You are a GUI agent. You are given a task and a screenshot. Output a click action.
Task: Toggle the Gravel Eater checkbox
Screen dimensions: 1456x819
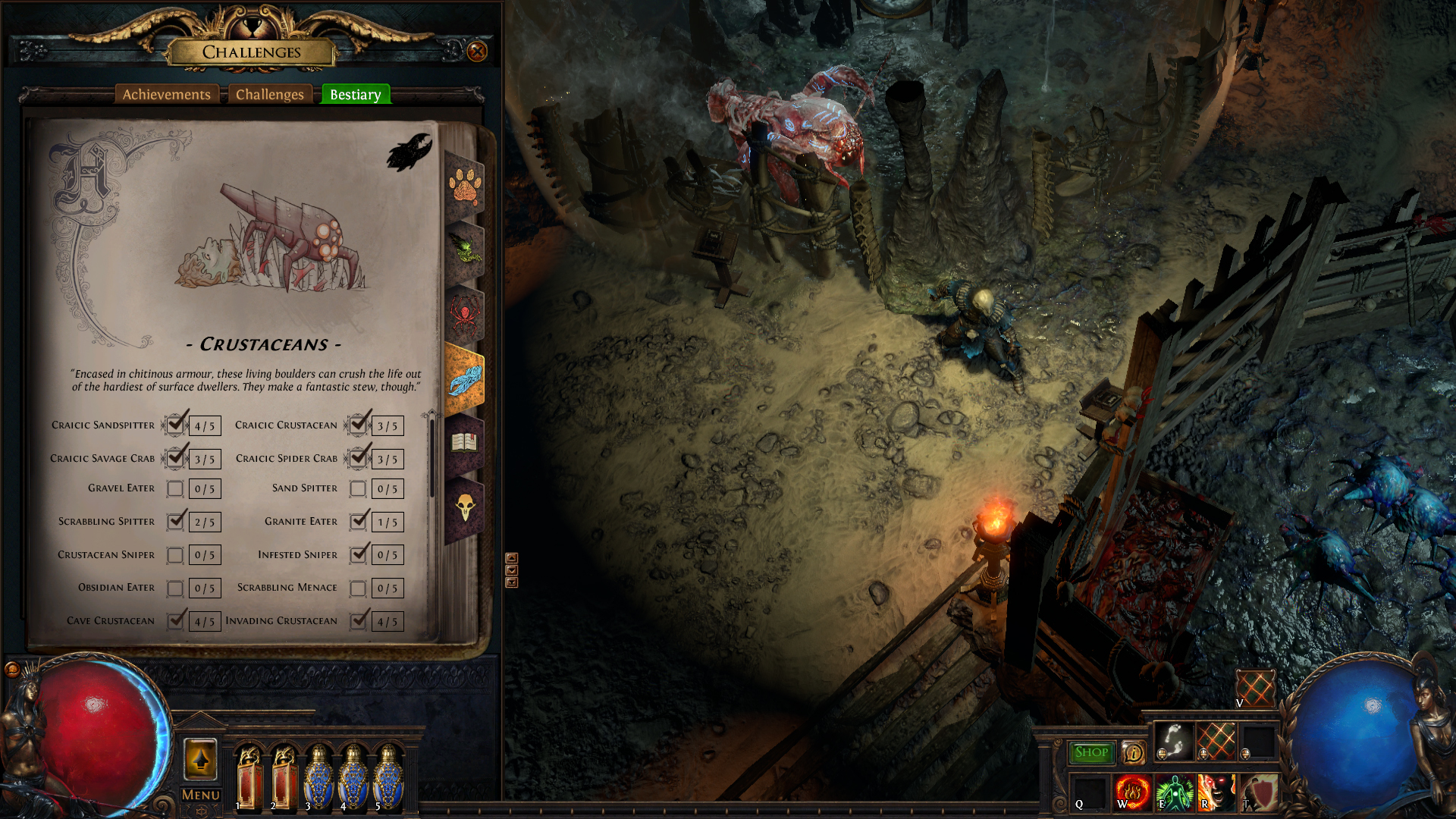coord(175,489)
